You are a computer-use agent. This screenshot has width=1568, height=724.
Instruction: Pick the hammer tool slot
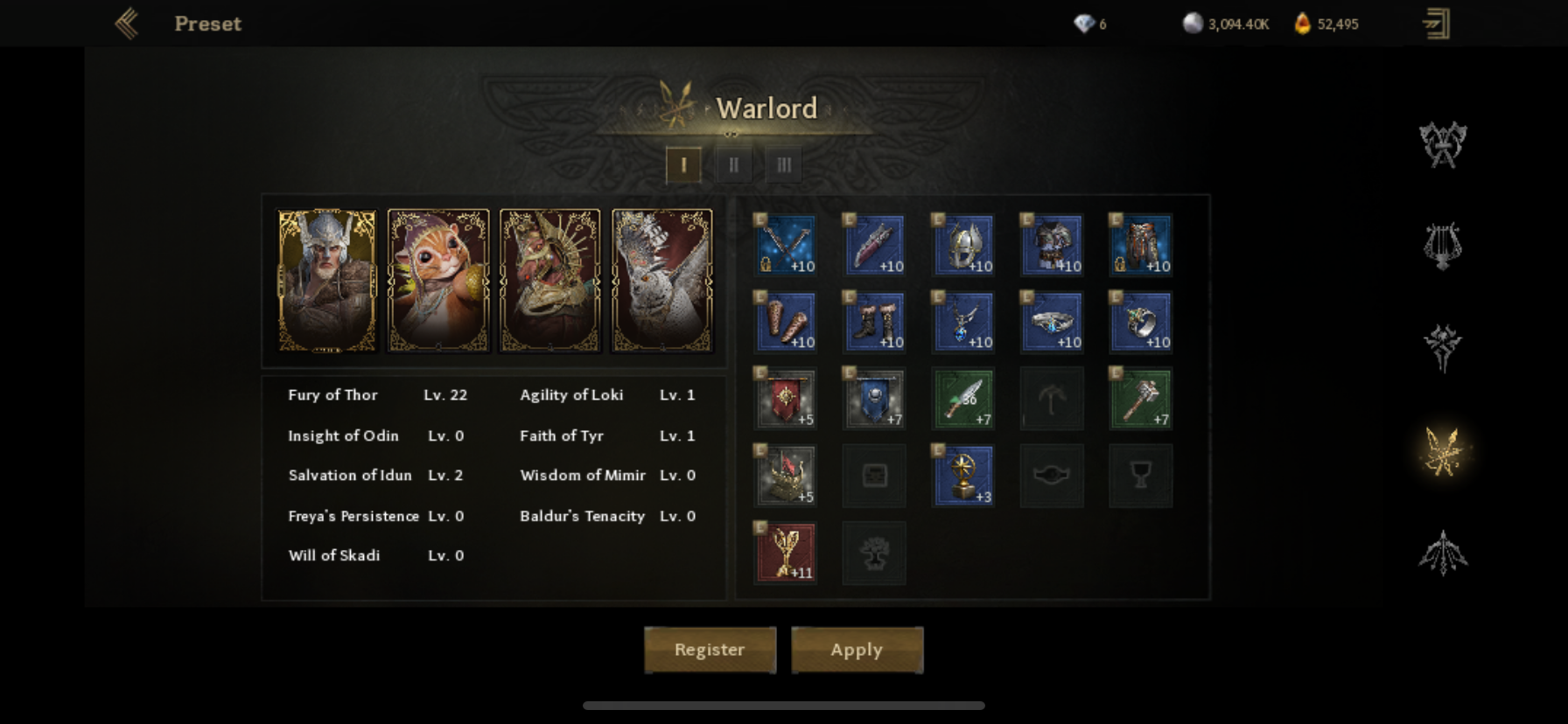pyautogui.click(x=1140, y=399)
